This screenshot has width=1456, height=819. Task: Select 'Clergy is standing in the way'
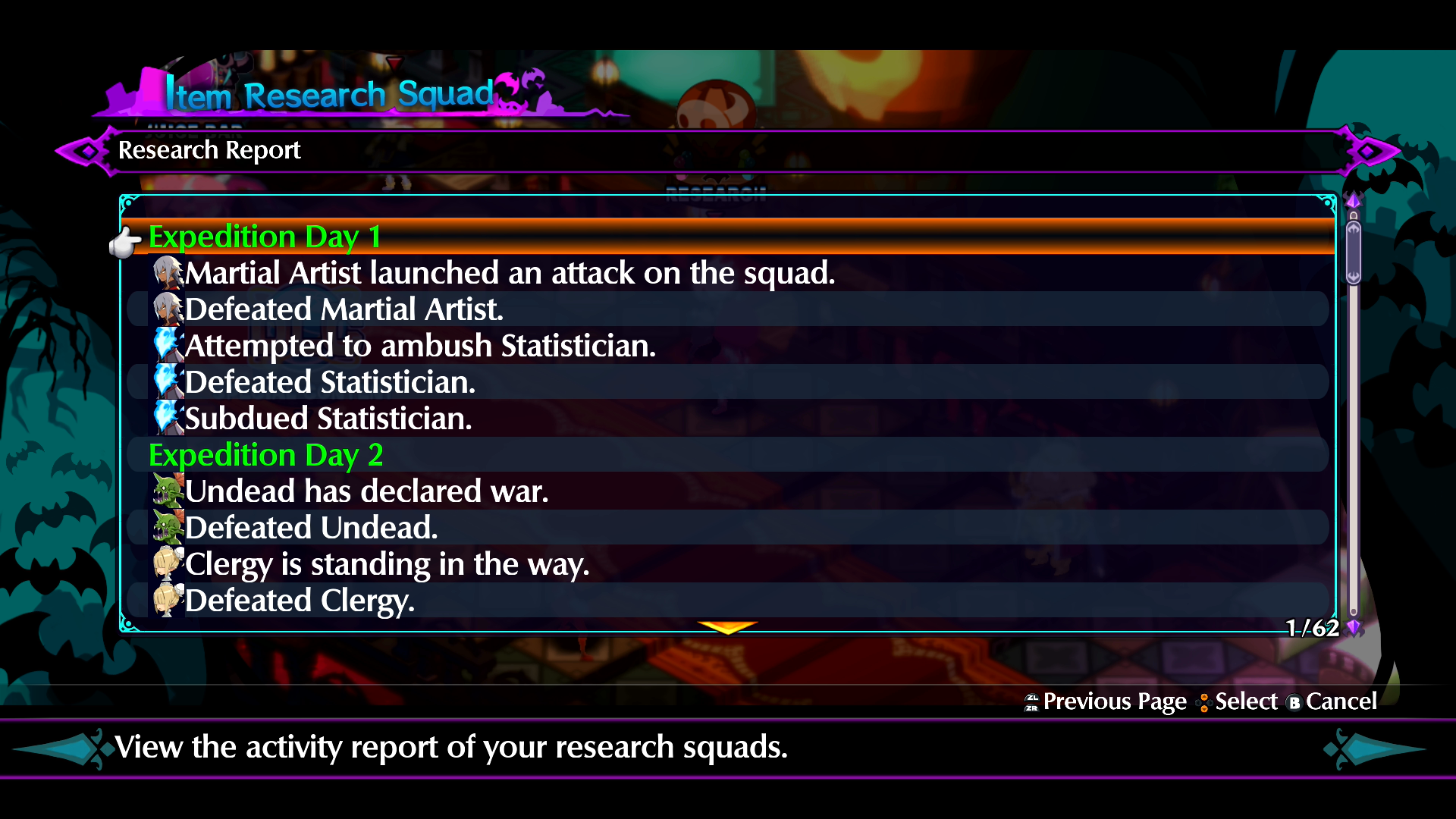(387, 565)
